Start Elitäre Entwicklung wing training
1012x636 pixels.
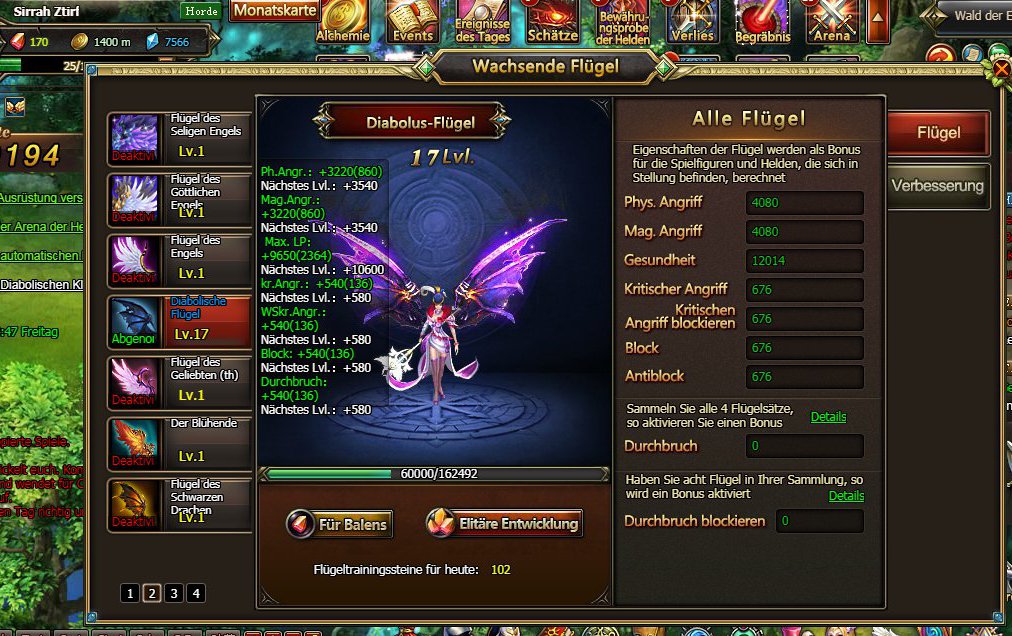pos(504,523)
